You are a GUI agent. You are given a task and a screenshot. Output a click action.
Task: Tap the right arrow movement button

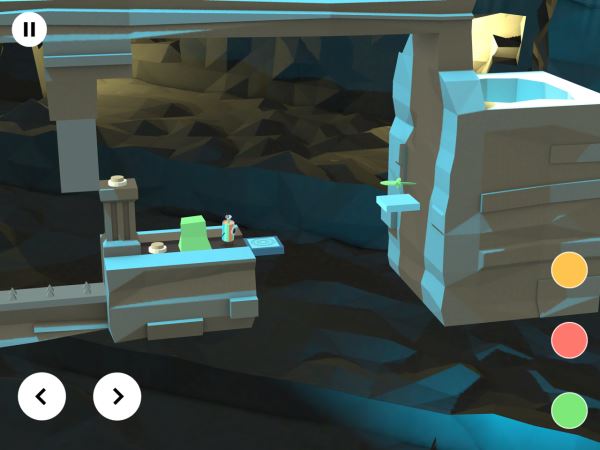[117, 396]
